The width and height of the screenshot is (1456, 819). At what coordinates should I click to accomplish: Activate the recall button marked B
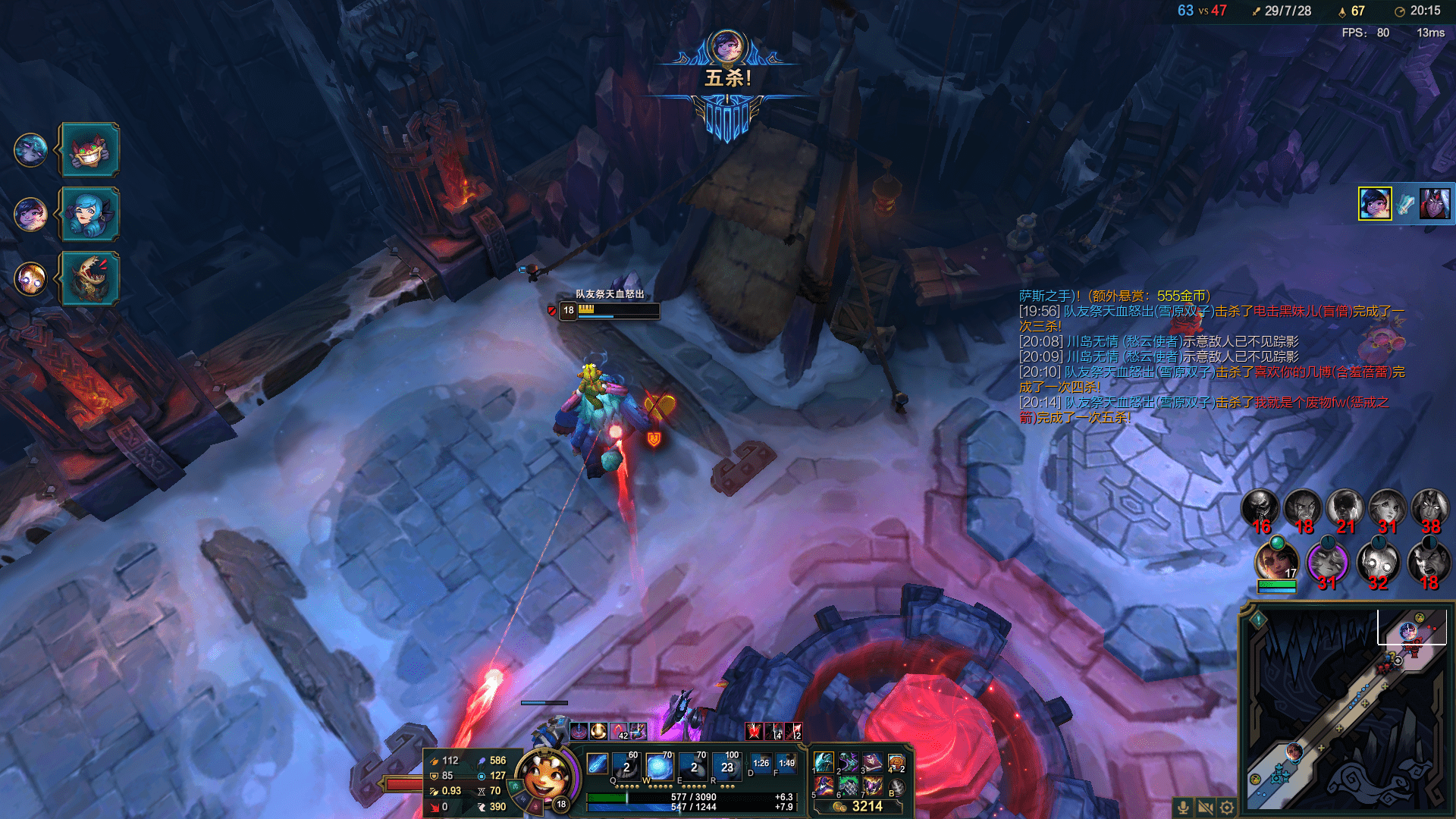(896, 787)
